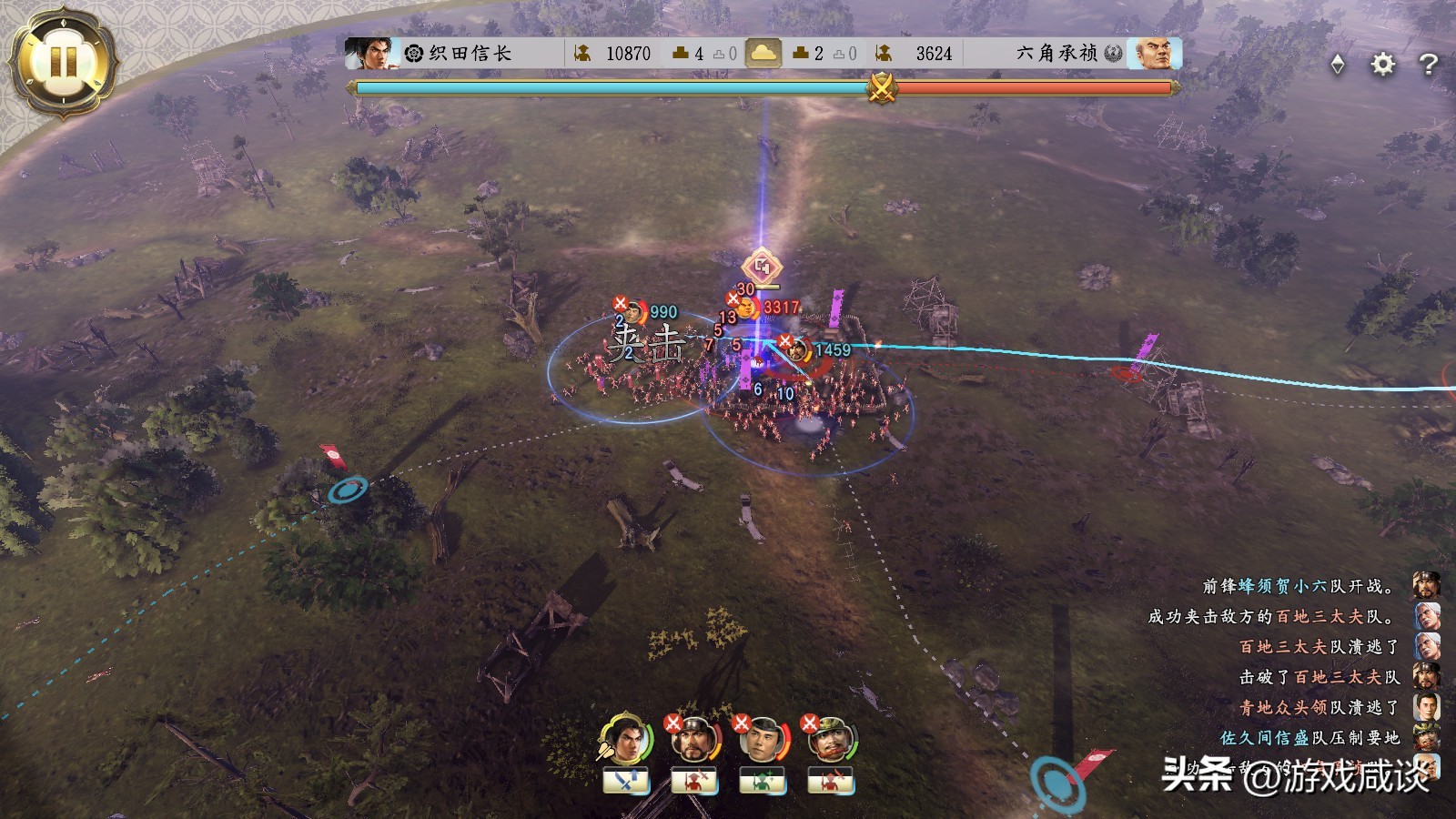Viewport: 1456px width, 819px height.
Task: Open the 佐久间信盛队压制要地 log entry
Action: [x=1309, y=737]
